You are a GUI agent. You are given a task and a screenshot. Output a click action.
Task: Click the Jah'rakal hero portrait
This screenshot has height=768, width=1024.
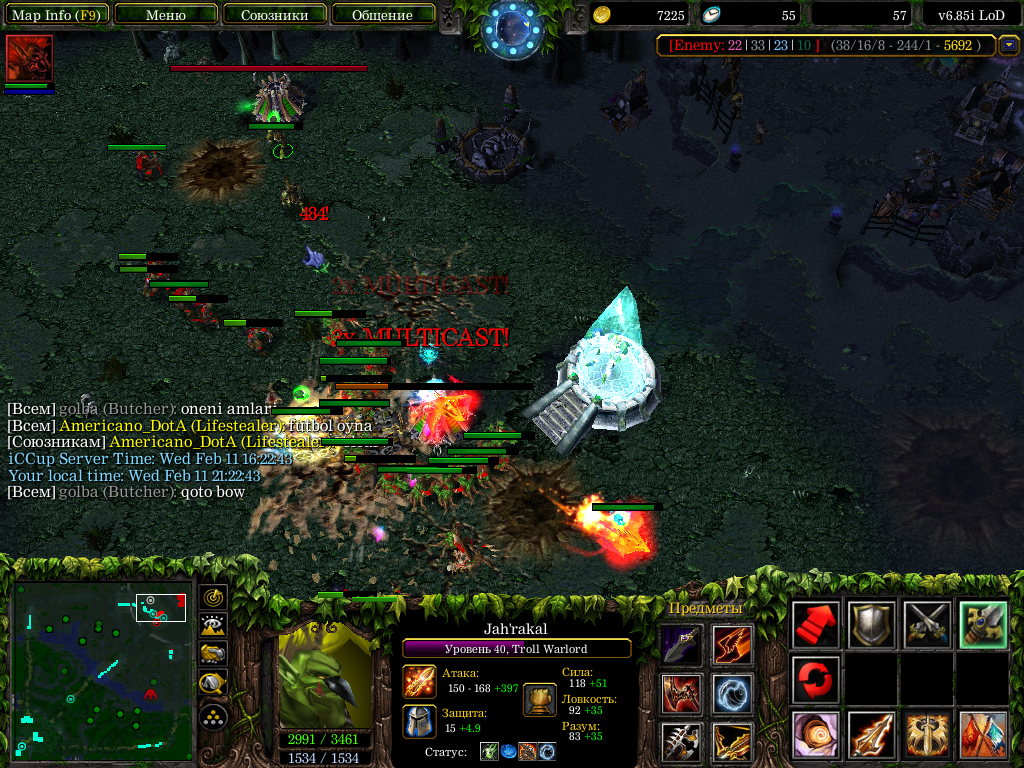coord(325,677)
